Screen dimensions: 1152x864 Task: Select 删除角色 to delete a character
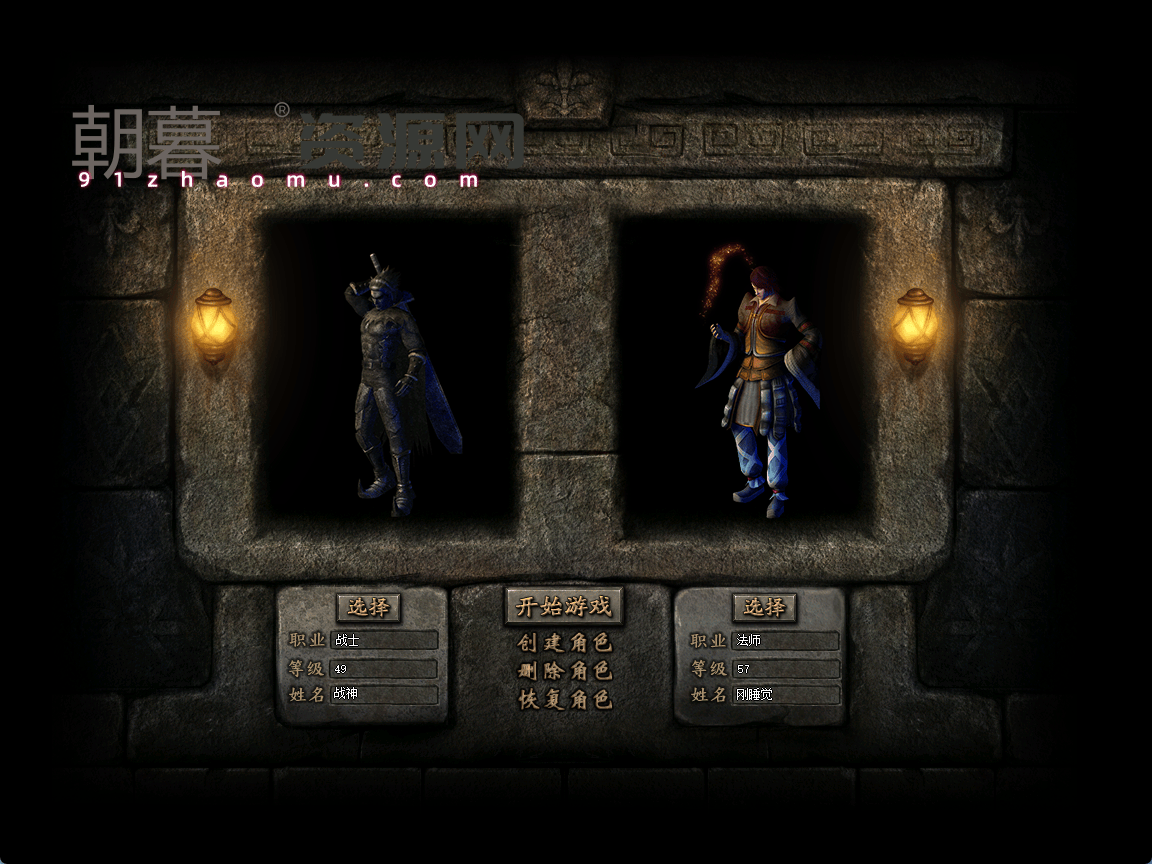coord(564,671)
